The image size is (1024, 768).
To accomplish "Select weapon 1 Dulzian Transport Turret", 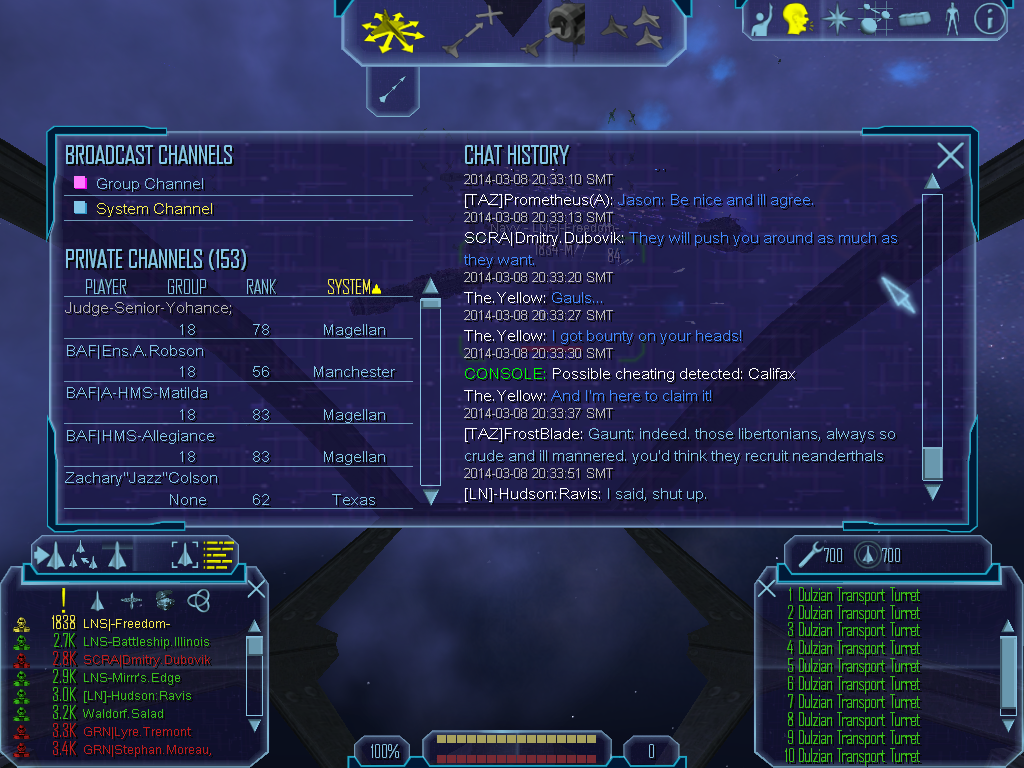I will (853, 595).
